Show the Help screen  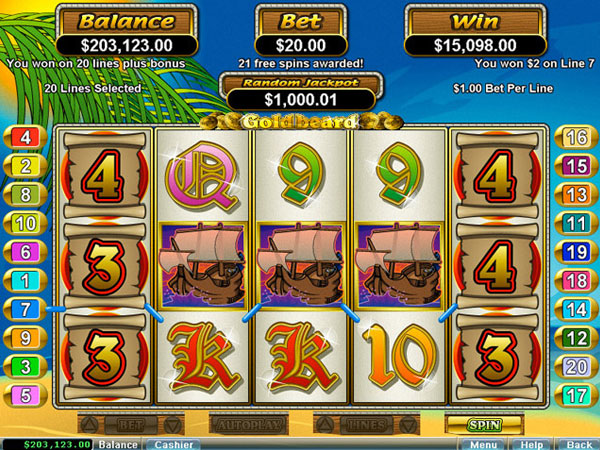tap(530, 443)
